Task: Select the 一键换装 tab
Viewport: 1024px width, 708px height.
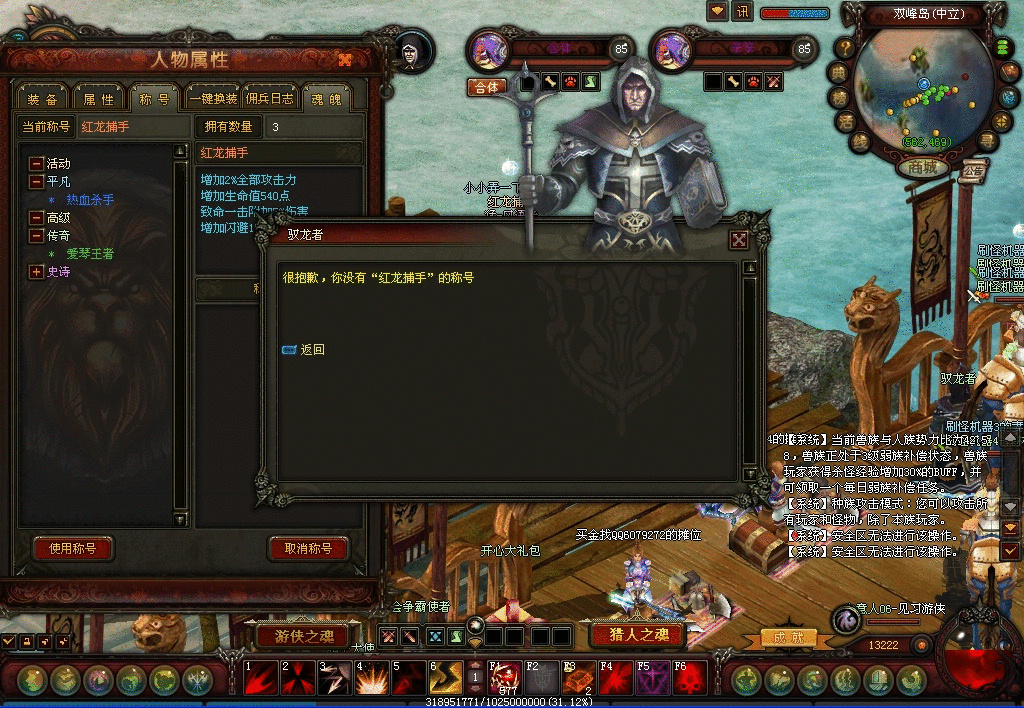Action: click(214, 99)
